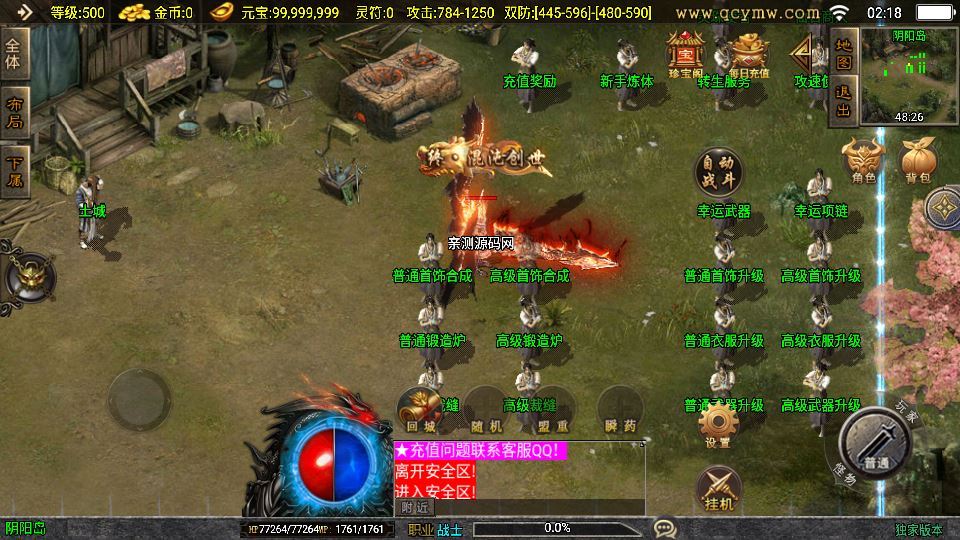Image resolution: width=960 pixels, height=540 pixels.
Task: Activate 挂机 idle mode
Action: (x=718, y=488)
